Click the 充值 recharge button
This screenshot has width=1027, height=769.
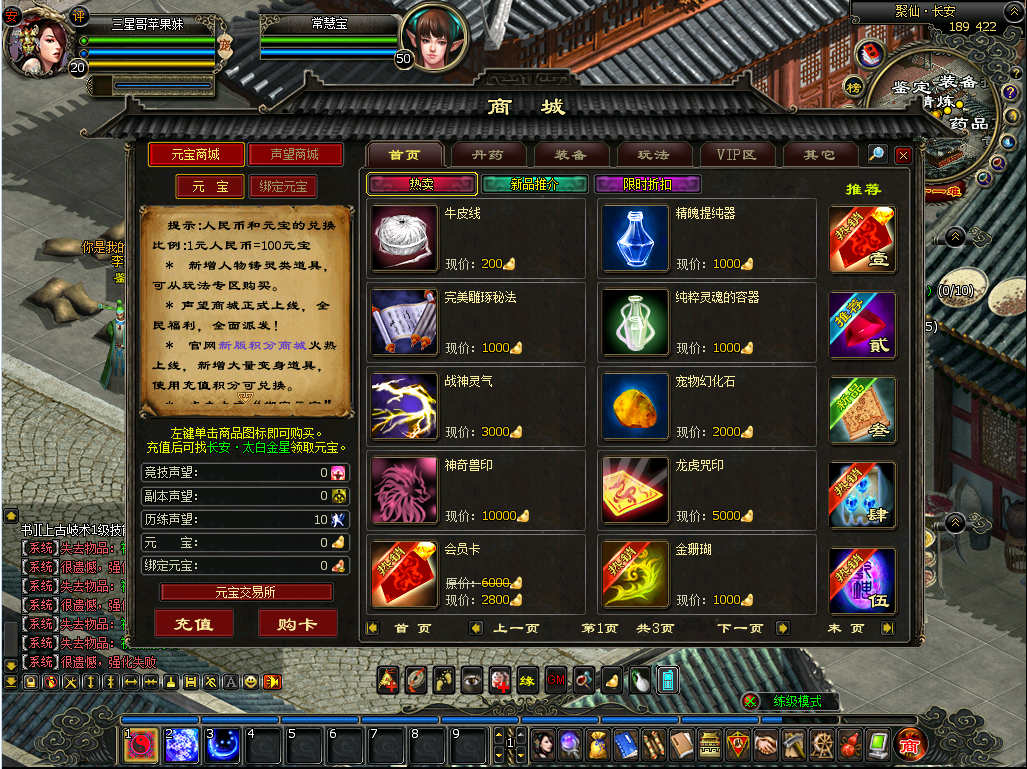[193, 623]
